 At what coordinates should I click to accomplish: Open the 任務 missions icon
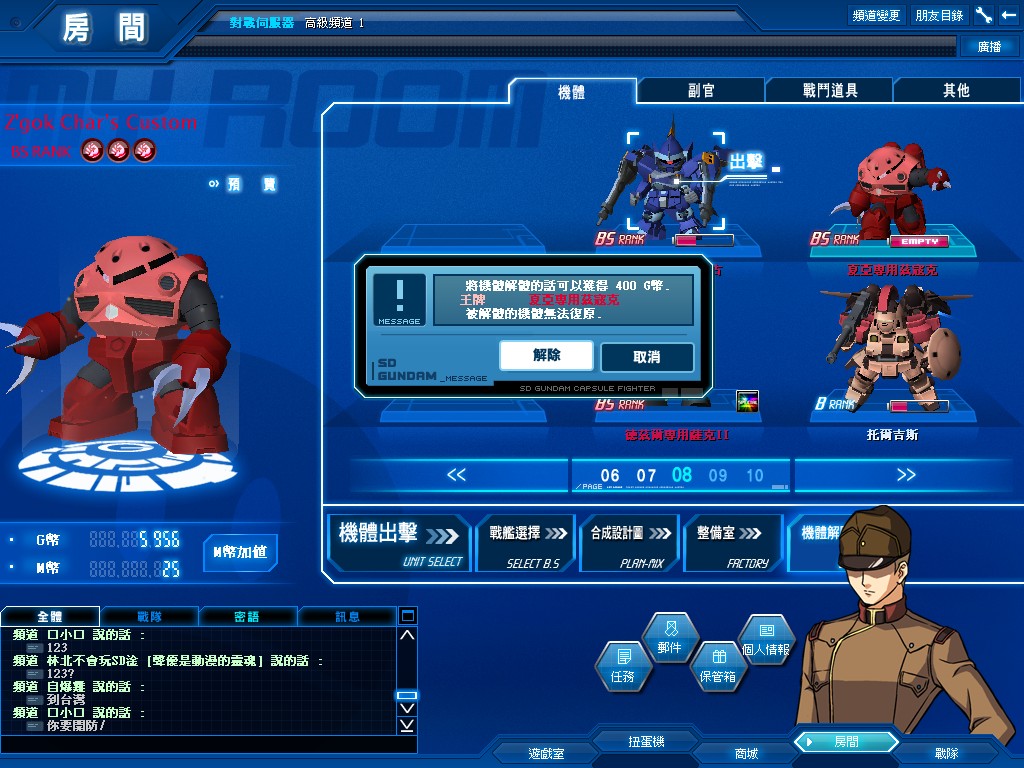(623, 665)
